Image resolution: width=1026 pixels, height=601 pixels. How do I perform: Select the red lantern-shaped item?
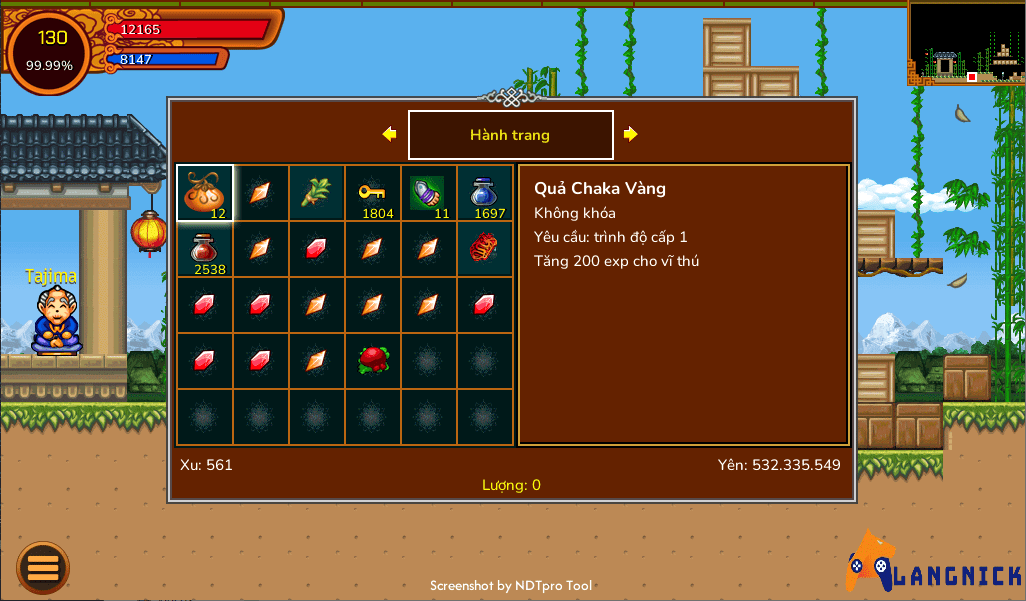click(485, 249)
